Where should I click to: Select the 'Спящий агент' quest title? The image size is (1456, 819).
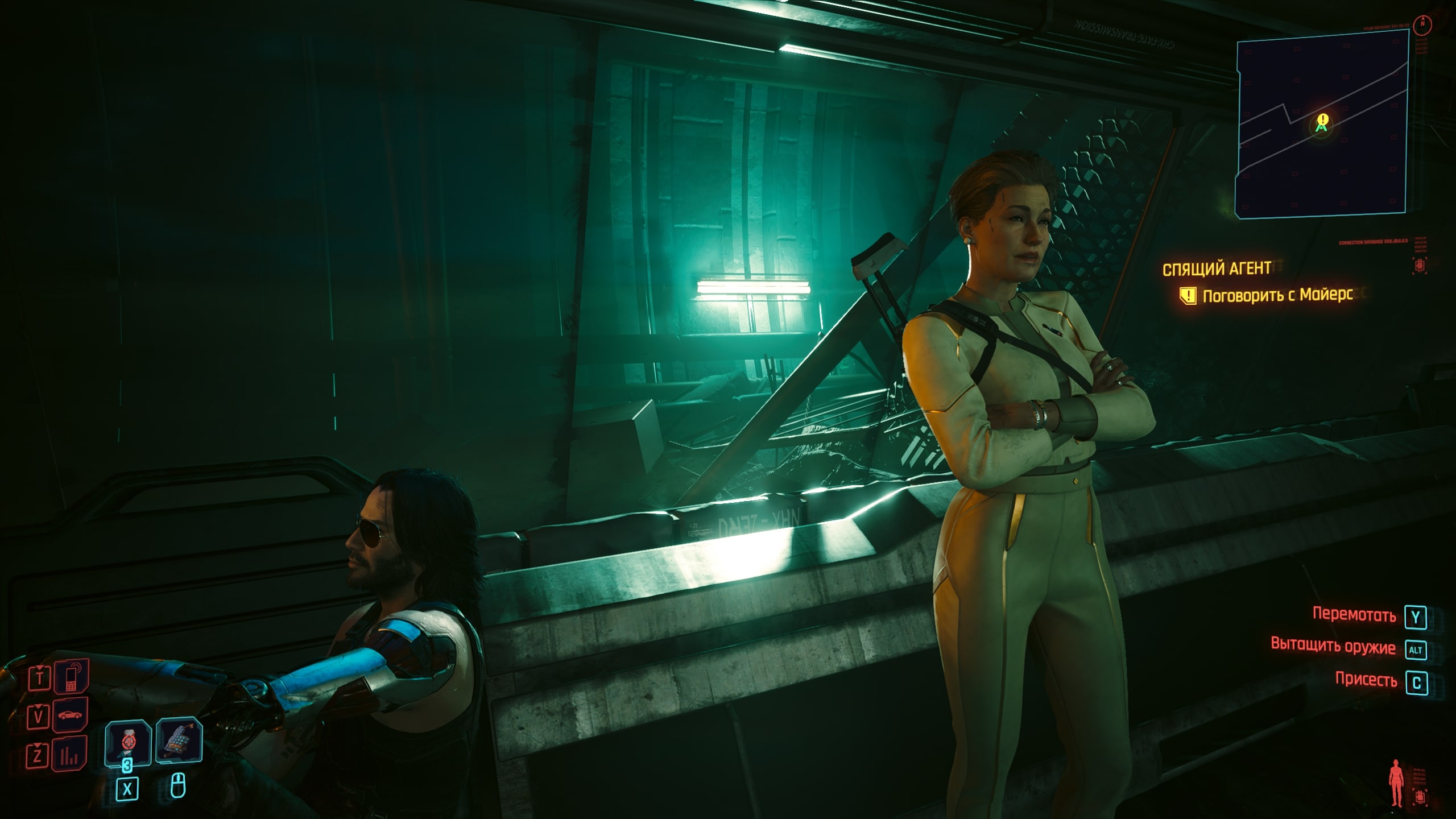[1217, 269]
